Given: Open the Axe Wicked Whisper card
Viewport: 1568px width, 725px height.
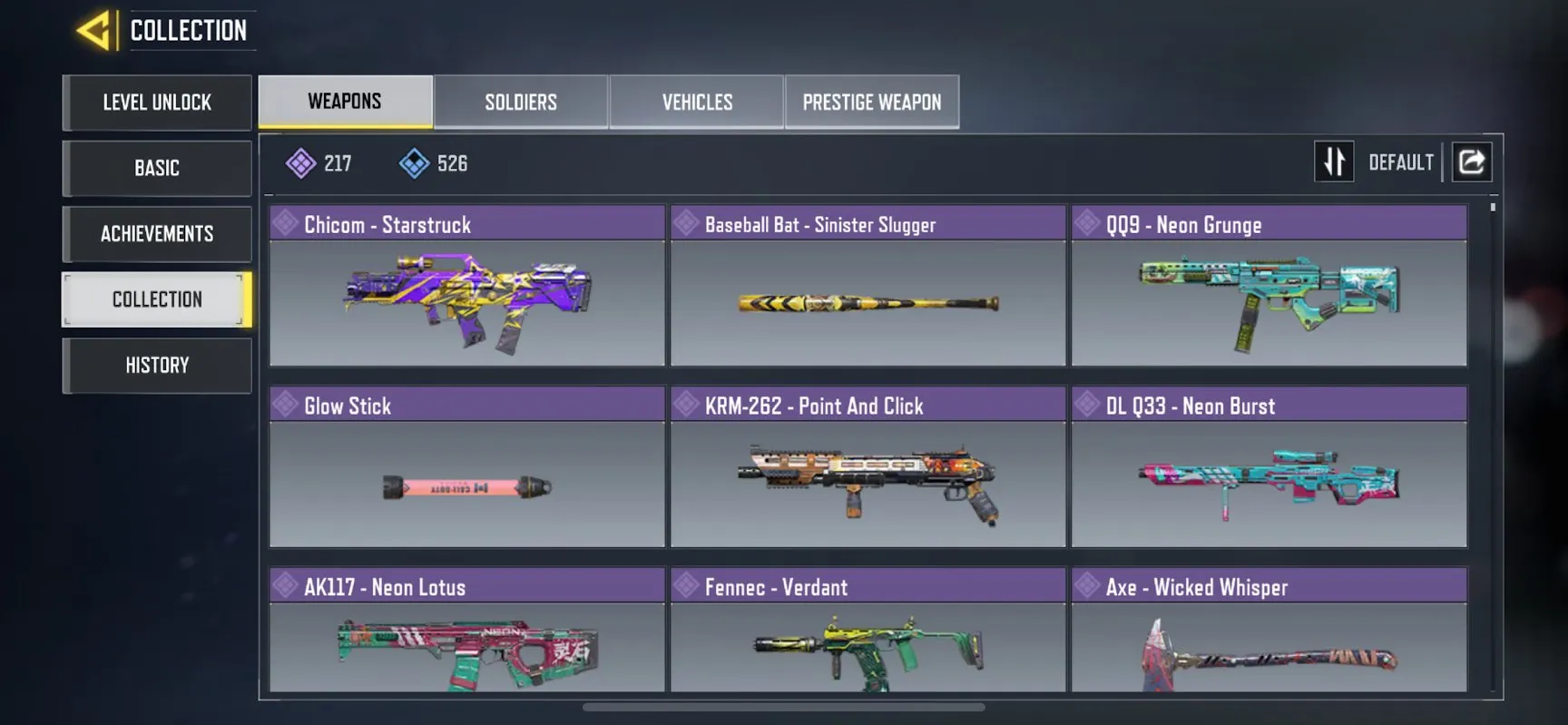Looking at the screenshot, I should [x=1269, y=644].
